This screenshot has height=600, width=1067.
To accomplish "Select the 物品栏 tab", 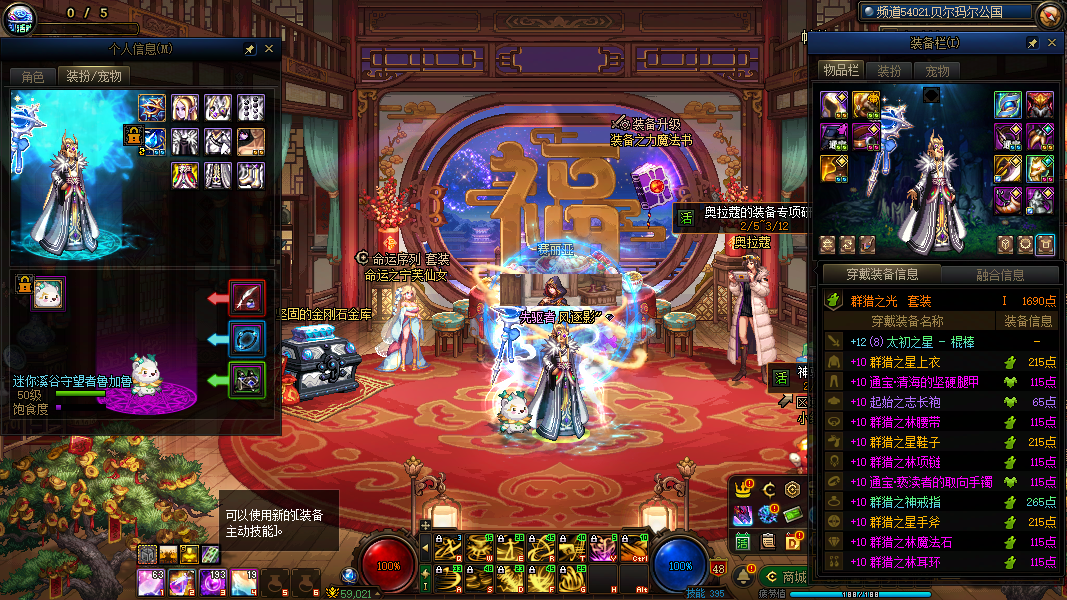I will click(x=841, y=71).
